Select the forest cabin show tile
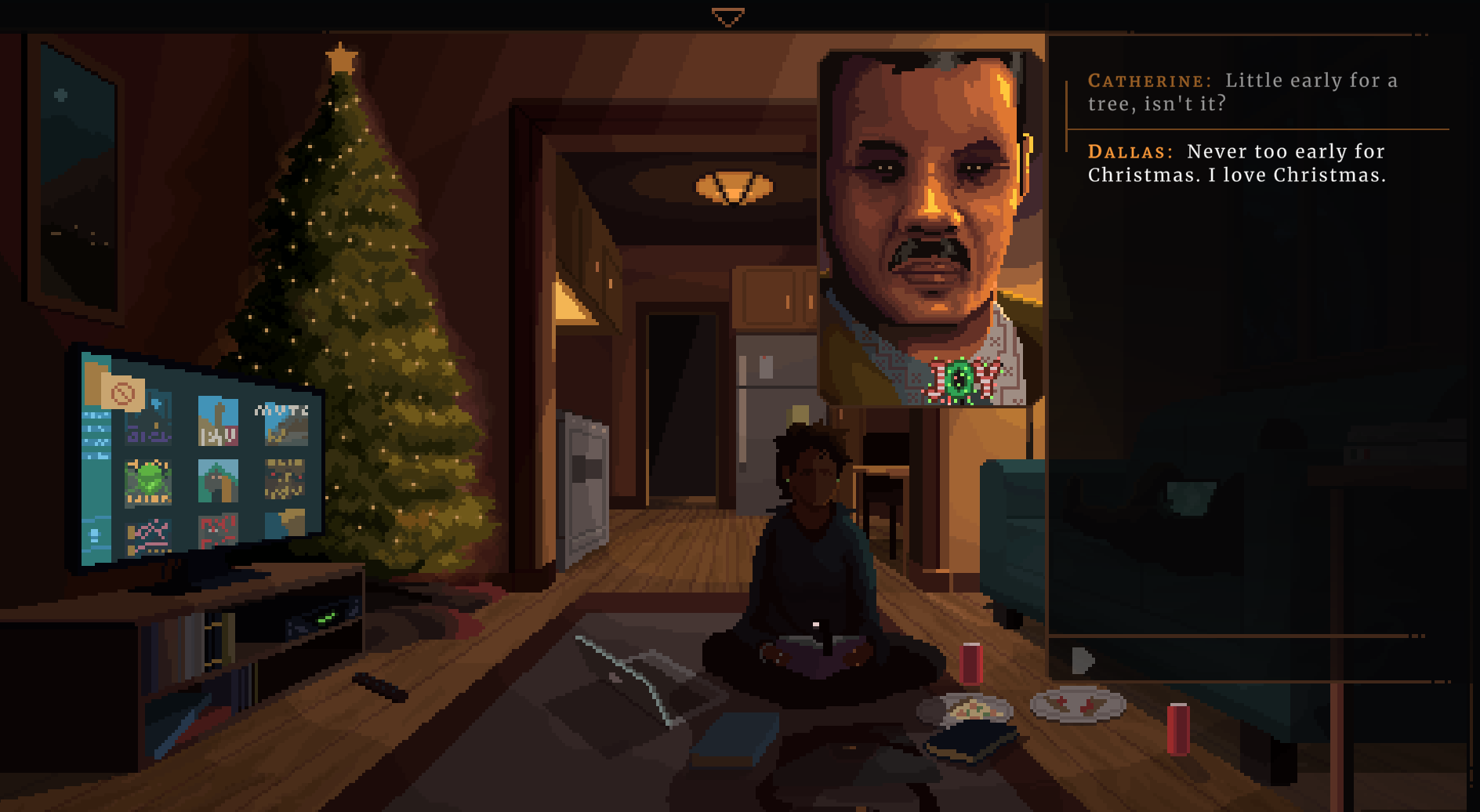Image resolution: width=1480 pixels, height=812 pixels. coord(218,480)
